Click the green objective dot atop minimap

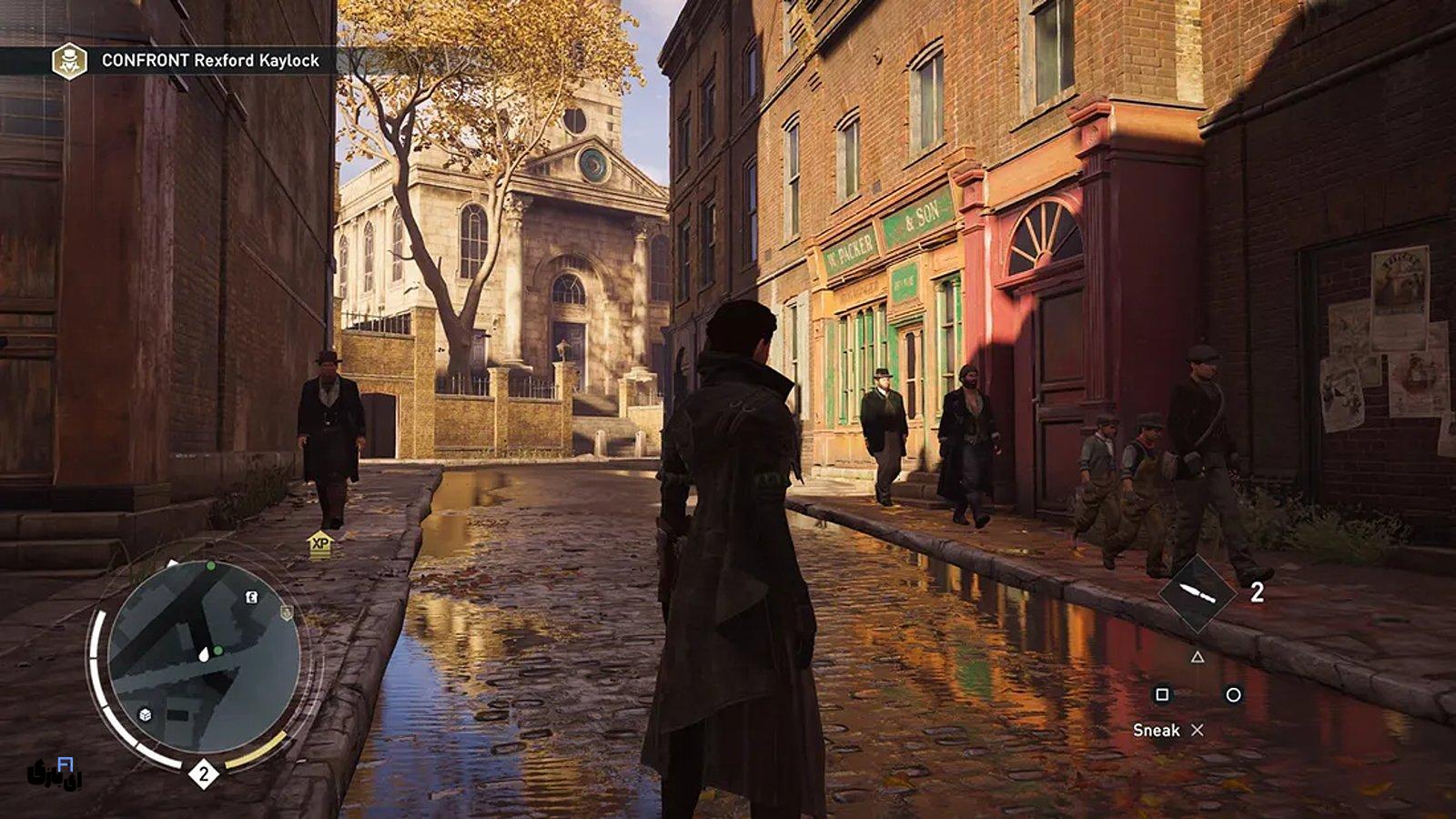coord(210,566)
